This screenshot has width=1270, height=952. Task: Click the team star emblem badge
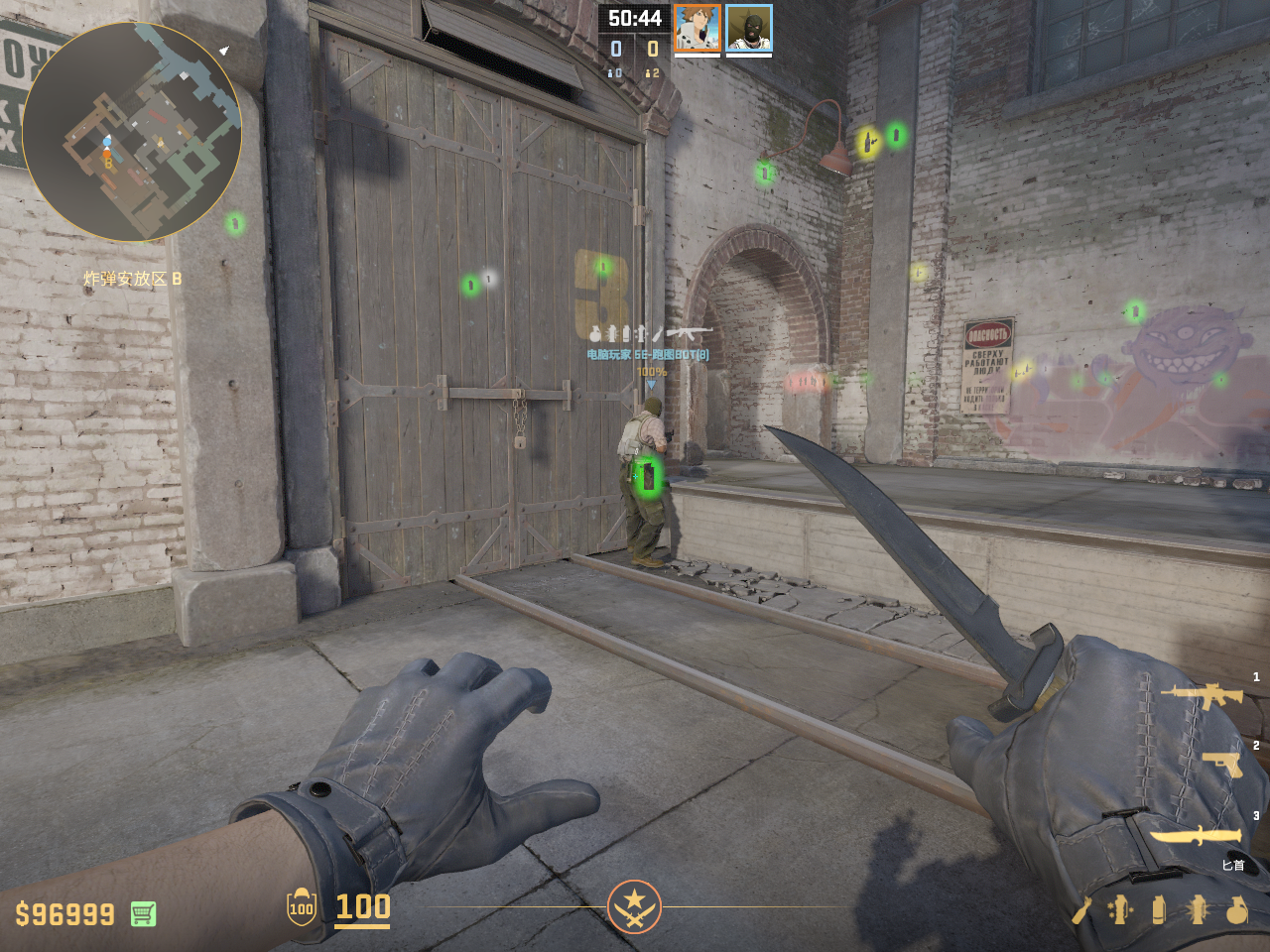click(x=634, y=906)
